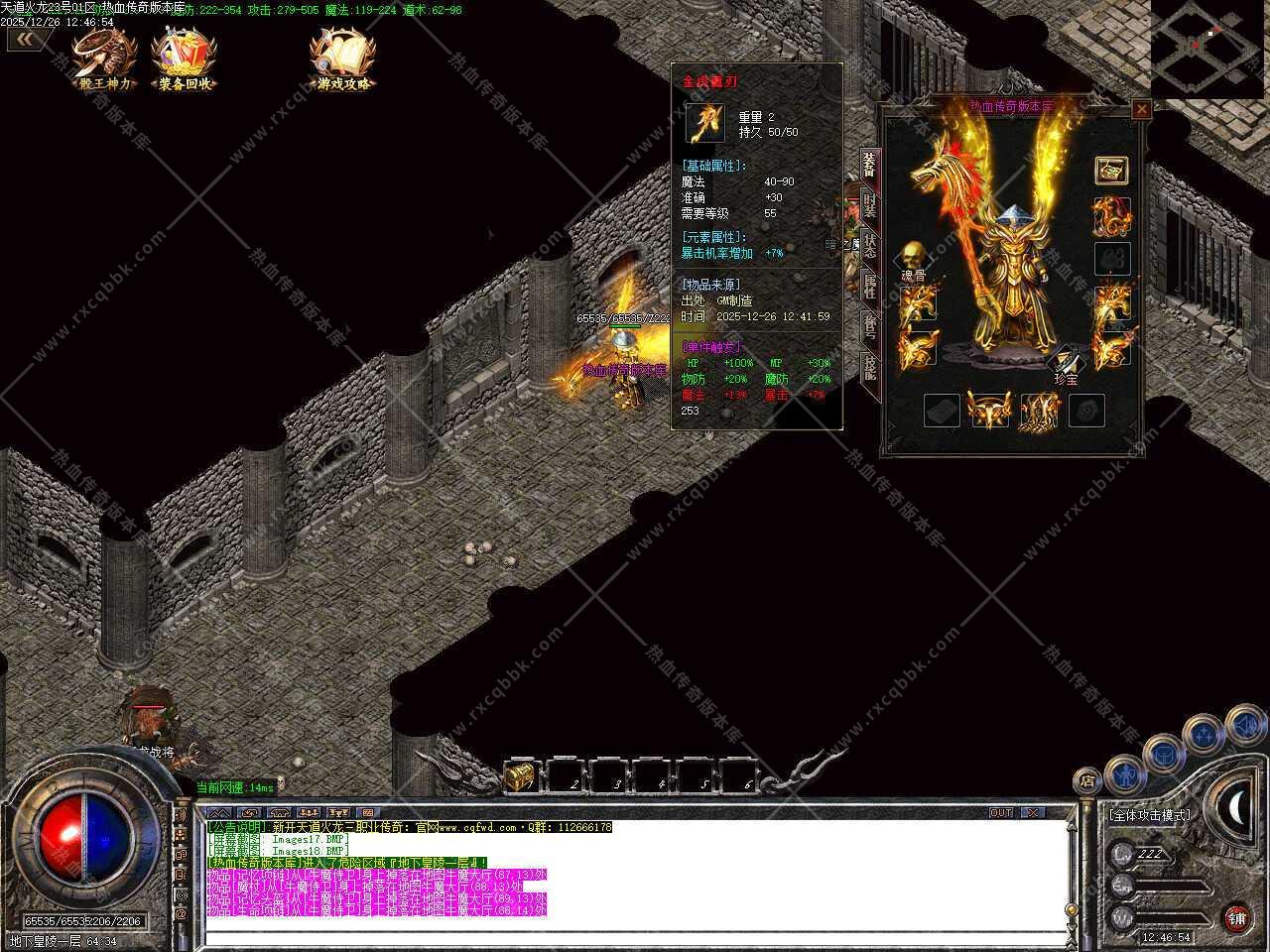Select the 珍宝 treasure equipment slot

1065,361
